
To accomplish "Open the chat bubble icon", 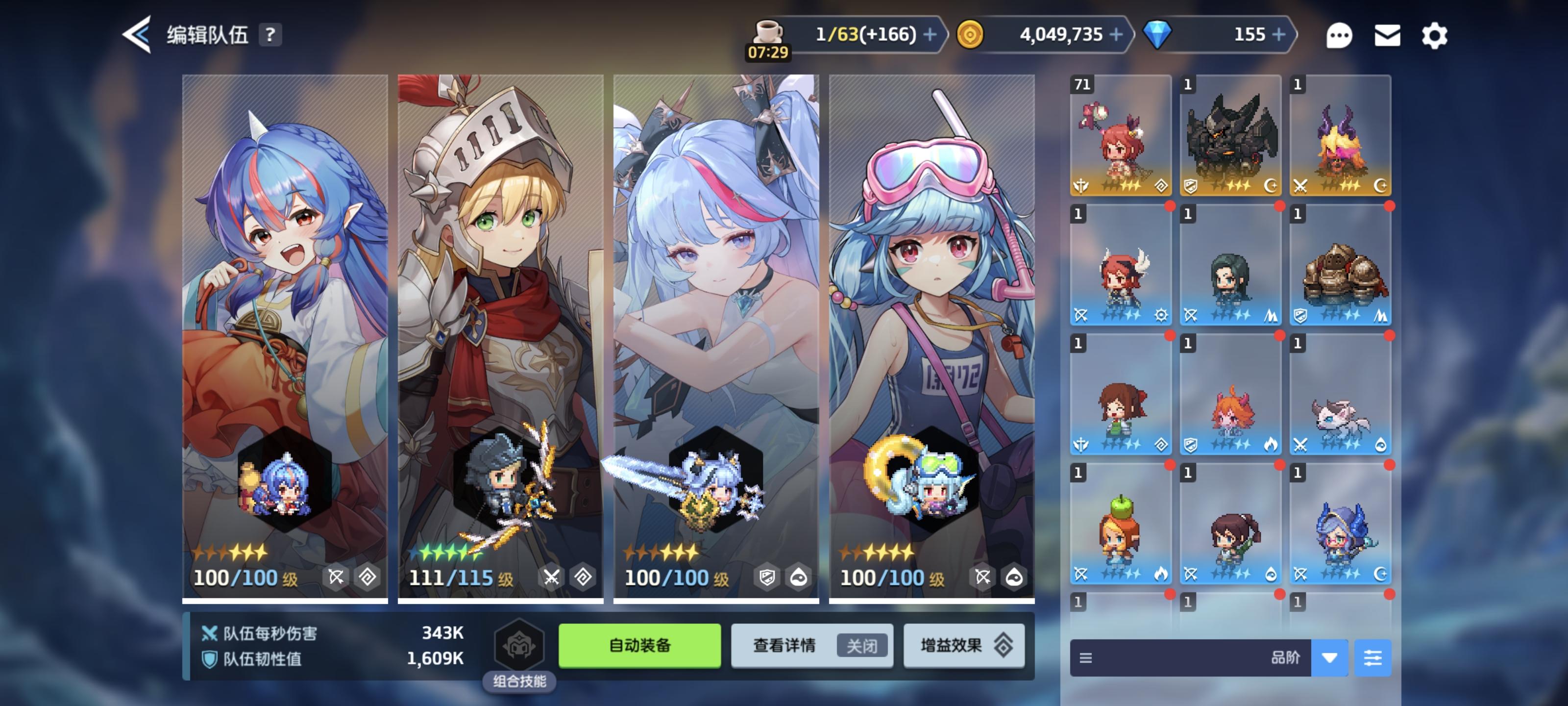I will tap(1340, 35).
